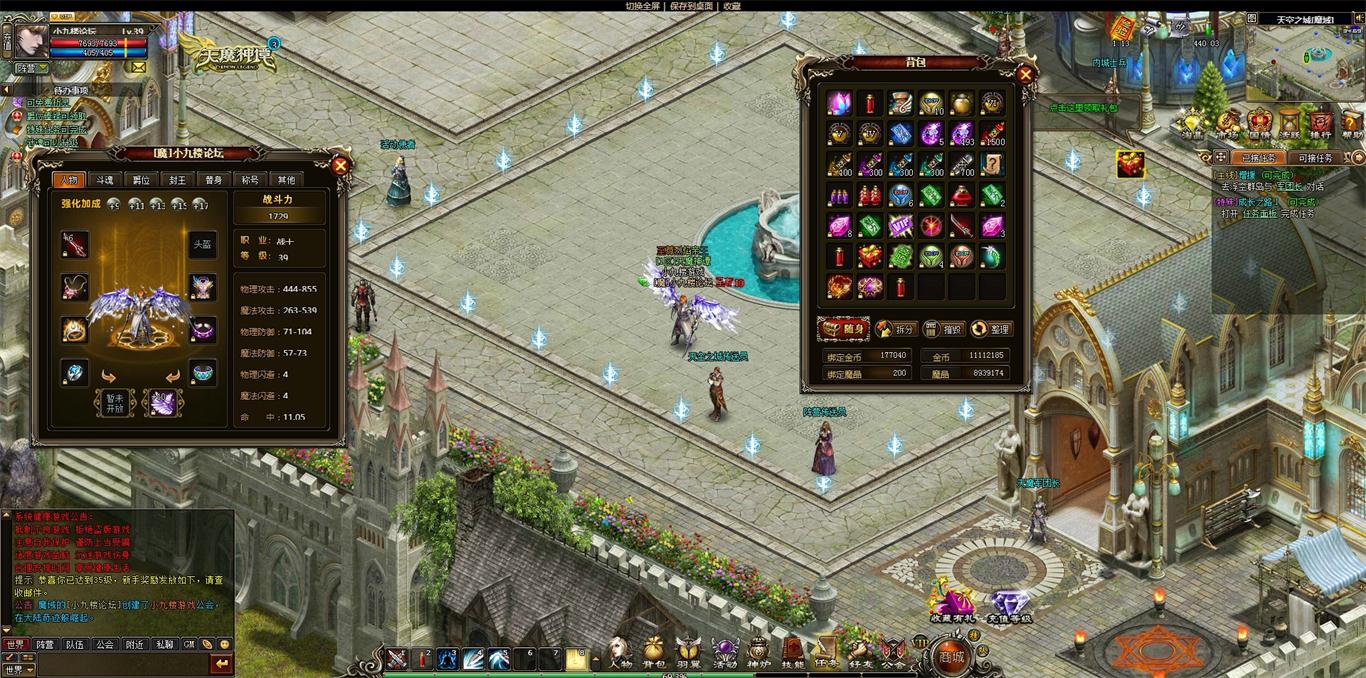Viewport: 1366px width, 678px height.
Task: Select the 摧毁 destroy button
Action: tap(943, 329)
